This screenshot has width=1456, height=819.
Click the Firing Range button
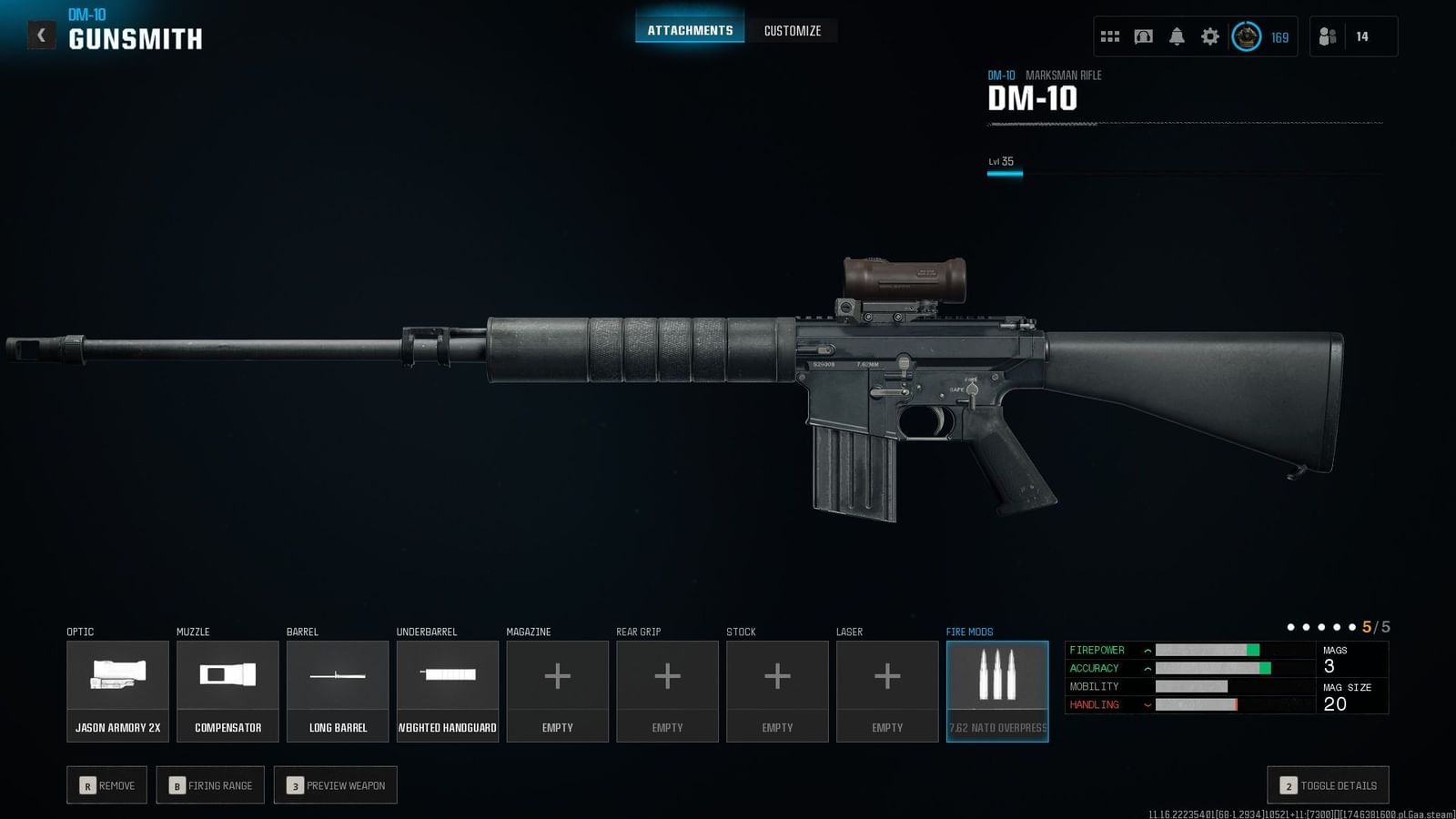210,784
